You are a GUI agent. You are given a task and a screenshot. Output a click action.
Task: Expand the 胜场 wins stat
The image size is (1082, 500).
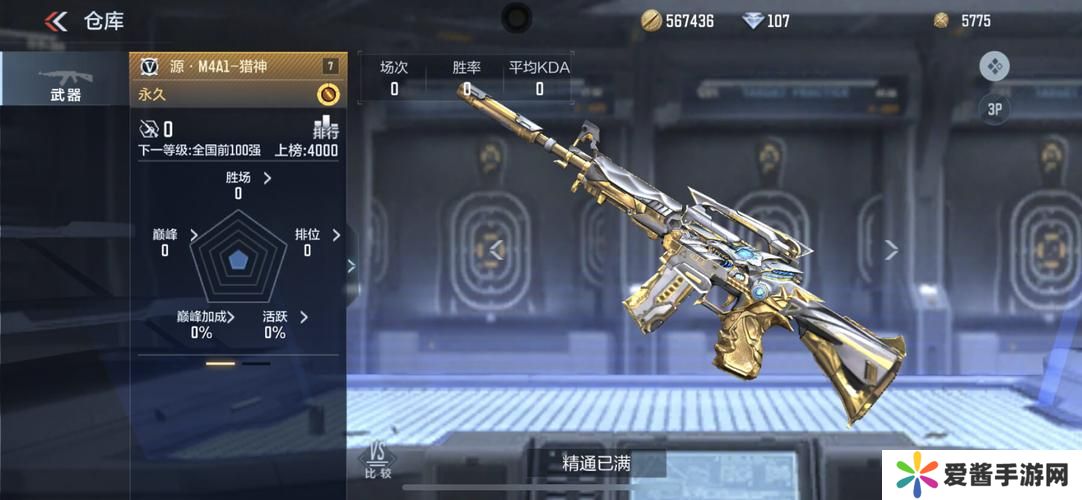pyautogui.click(x=267, y=178)
